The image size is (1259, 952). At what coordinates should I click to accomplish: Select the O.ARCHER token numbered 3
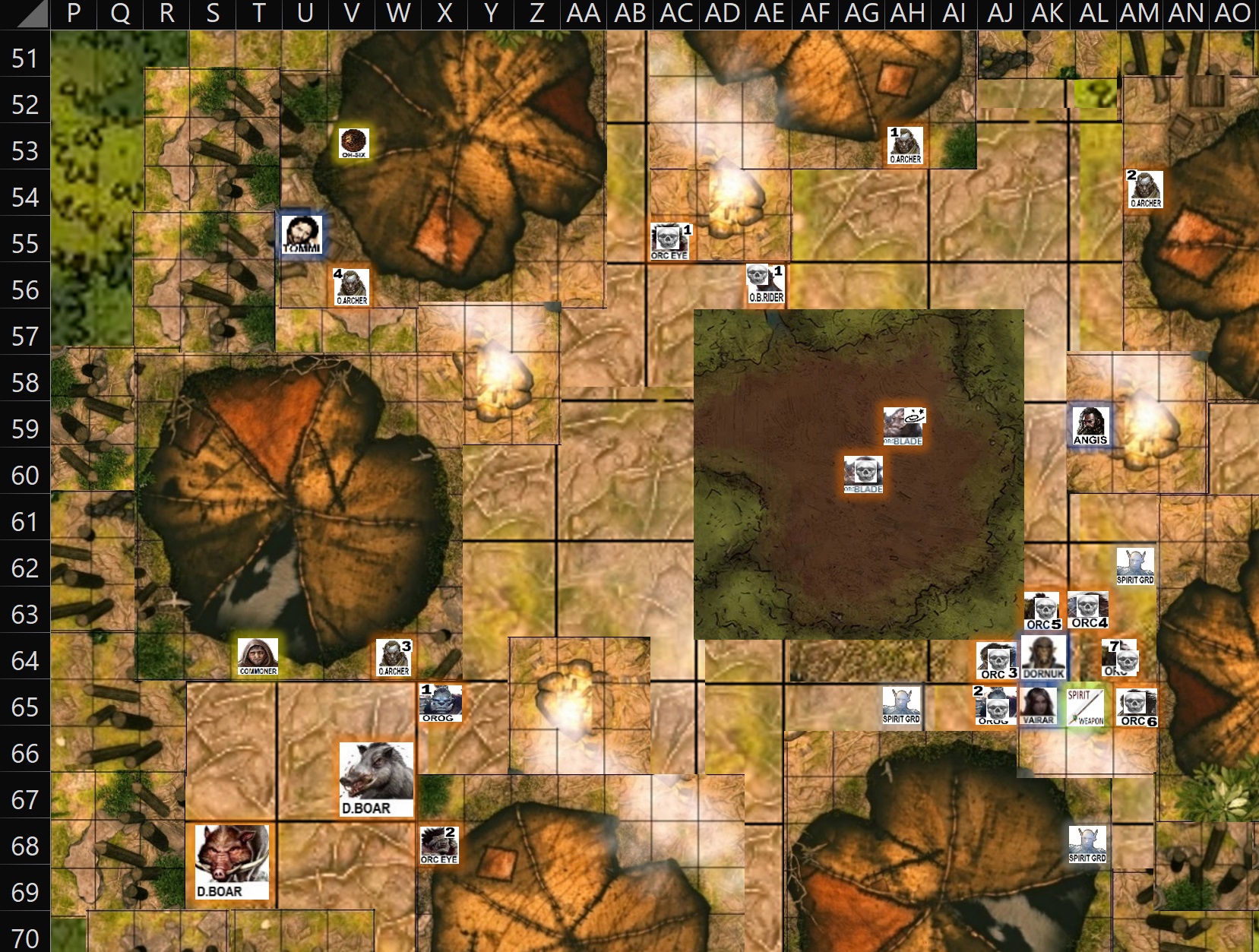(394, 658)
